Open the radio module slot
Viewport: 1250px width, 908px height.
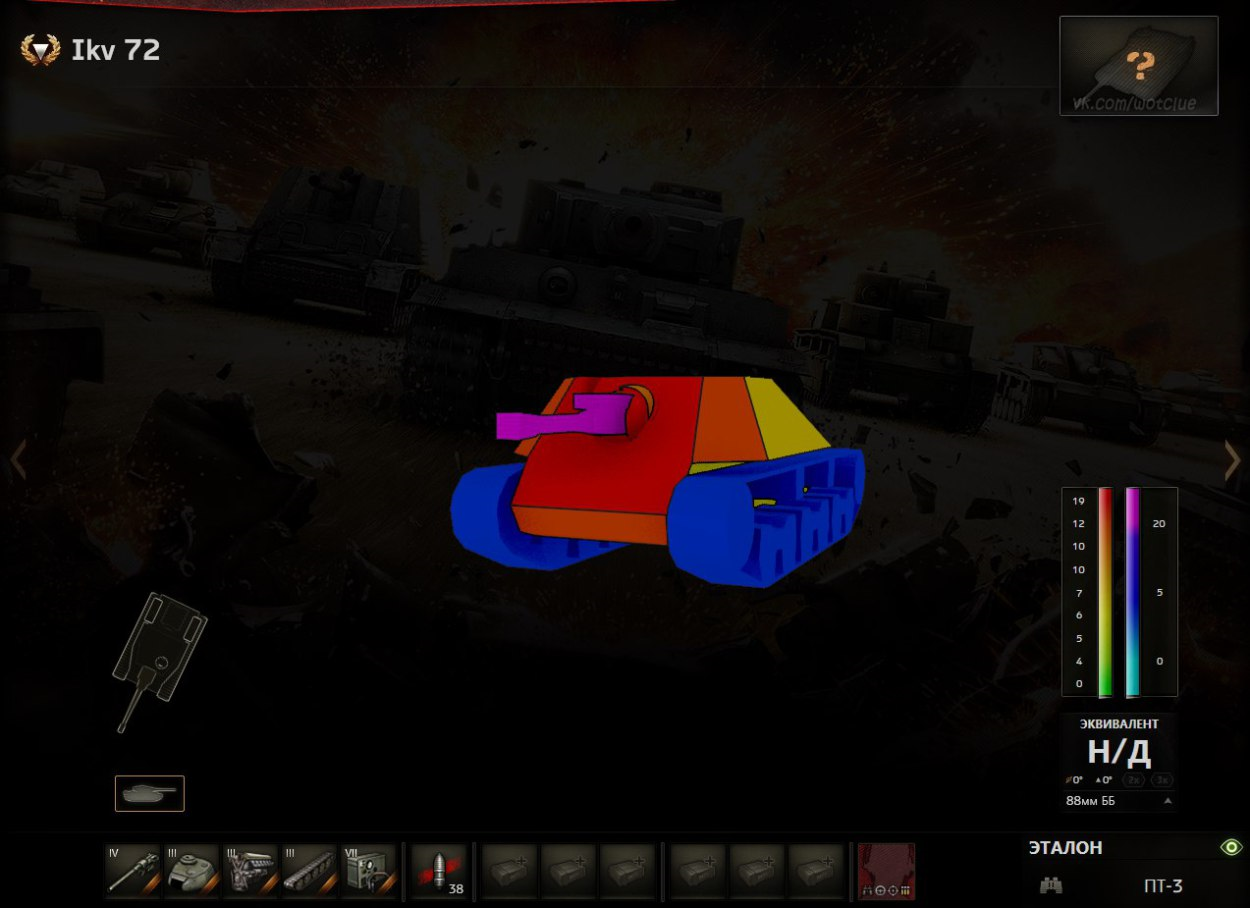coord(370,871)
